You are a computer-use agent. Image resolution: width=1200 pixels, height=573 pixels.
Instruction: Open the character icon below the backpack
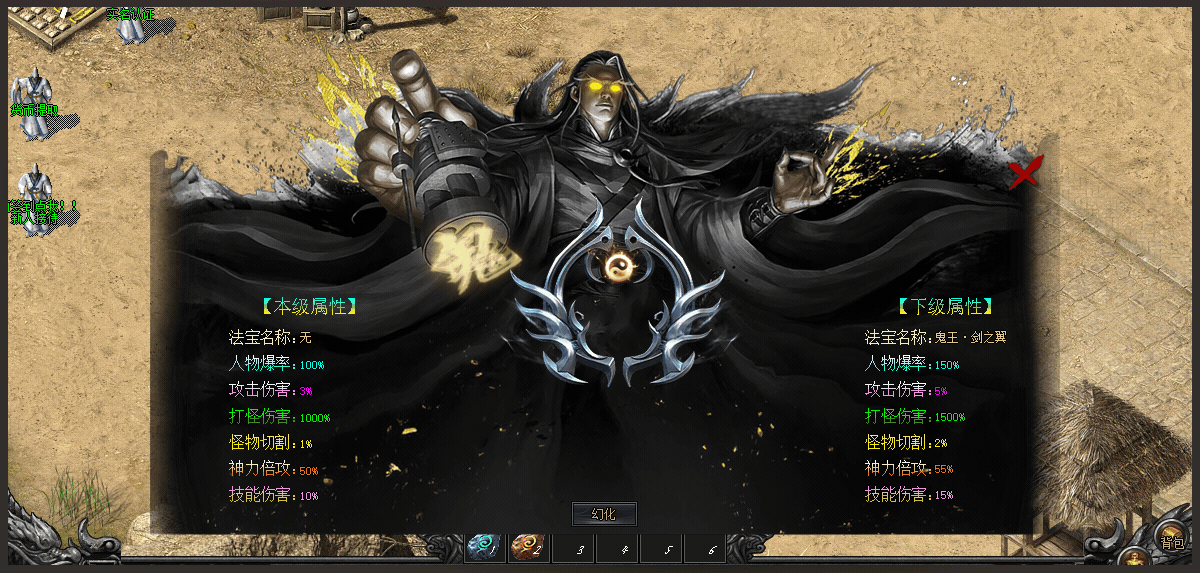[1133, 560]
